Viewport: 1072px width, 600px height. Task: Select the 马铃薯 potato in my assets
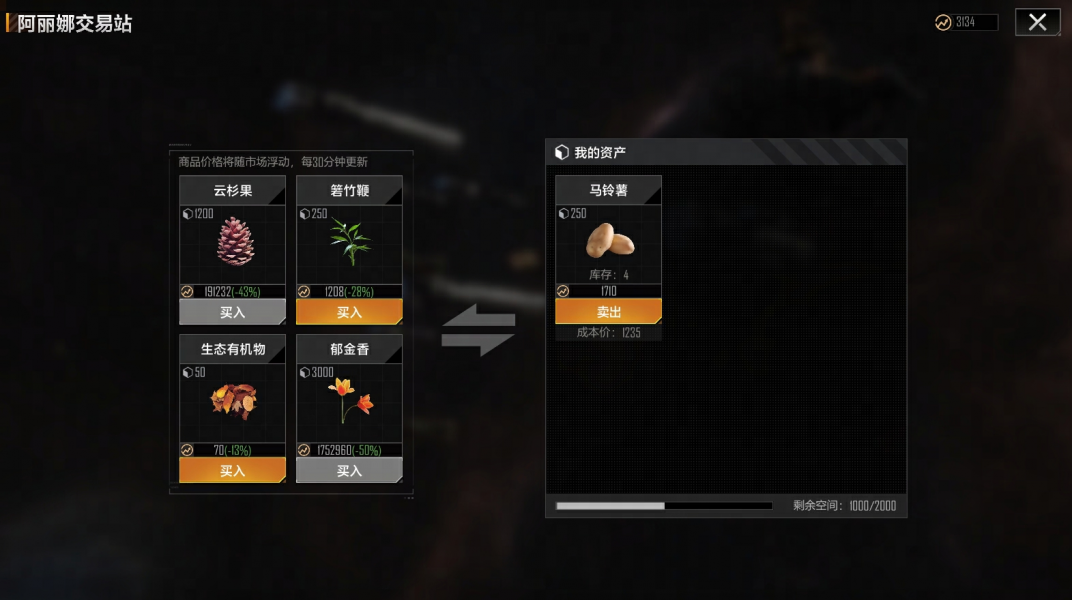(x=609, y=240)
